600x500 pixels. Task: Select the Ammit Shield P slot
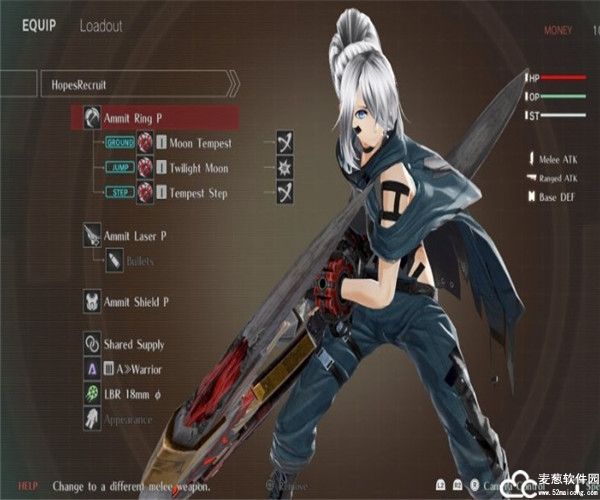tap(138, 301)
